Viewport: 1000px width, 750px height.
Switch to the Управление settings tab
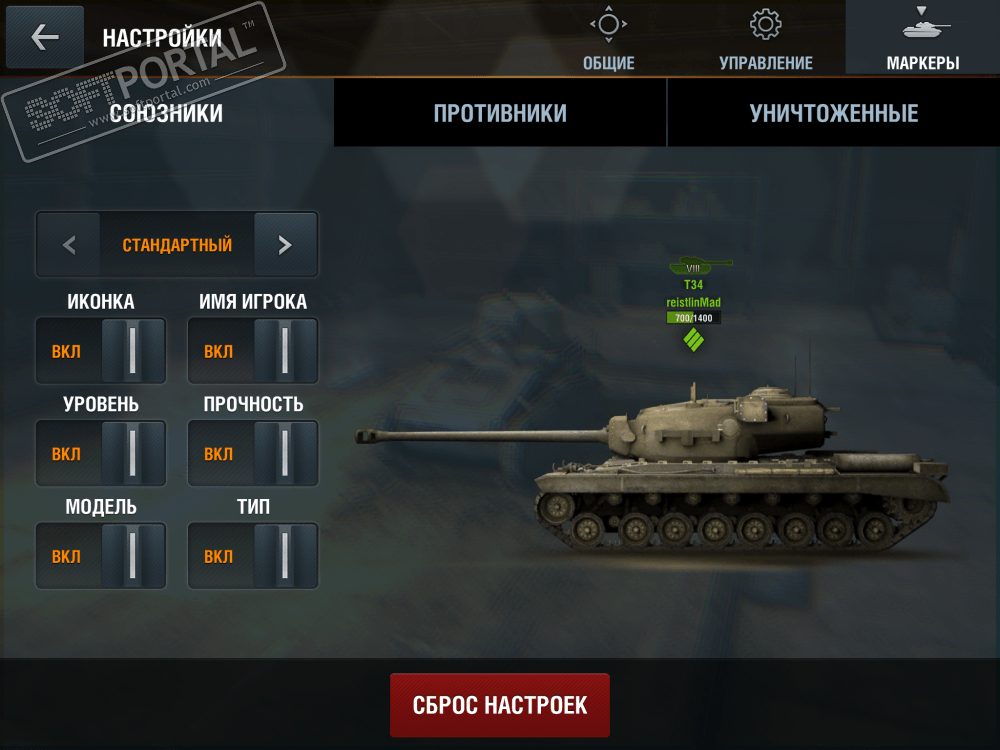click(766, 38)
